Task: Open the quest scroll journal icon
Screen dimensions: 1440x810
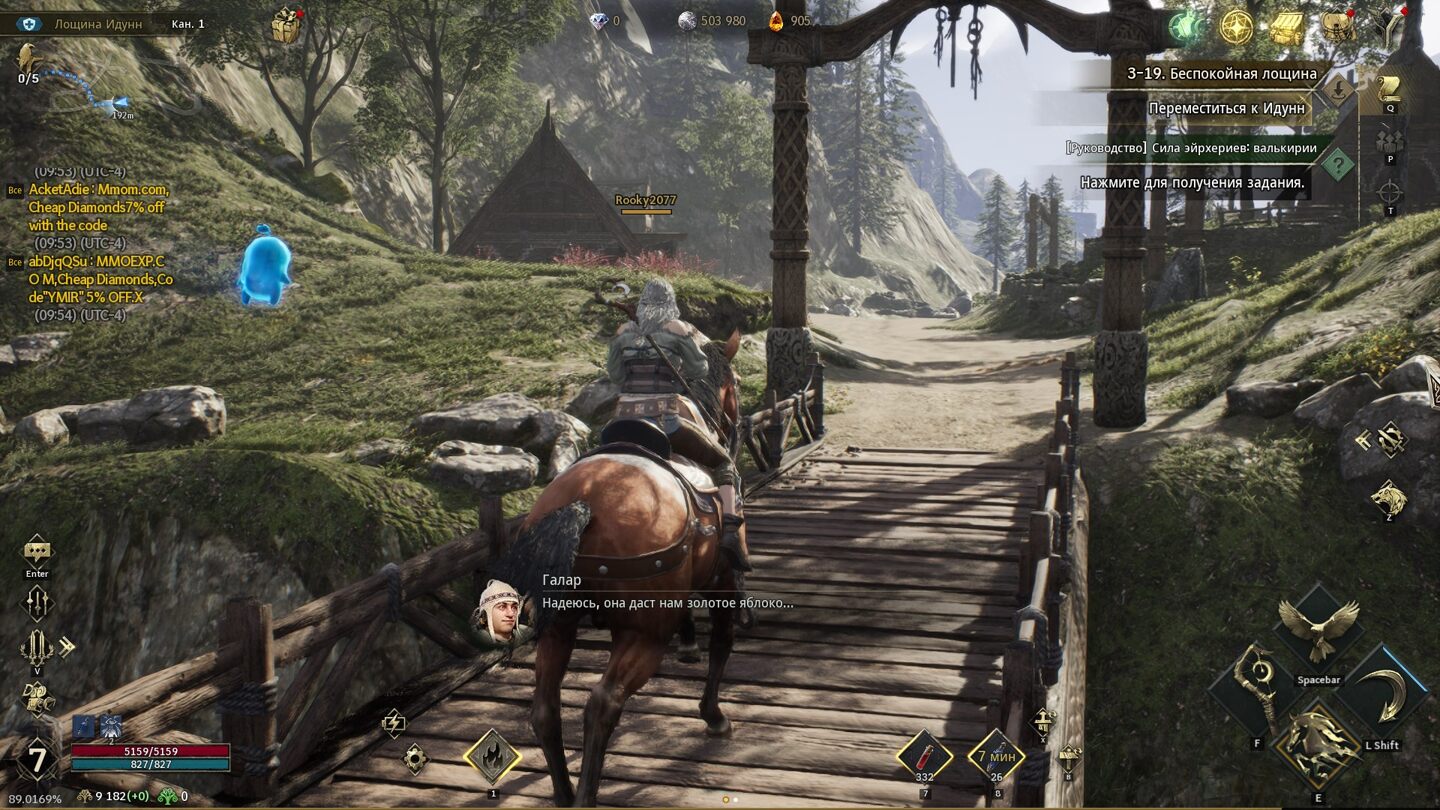Action: point(1389,88)
